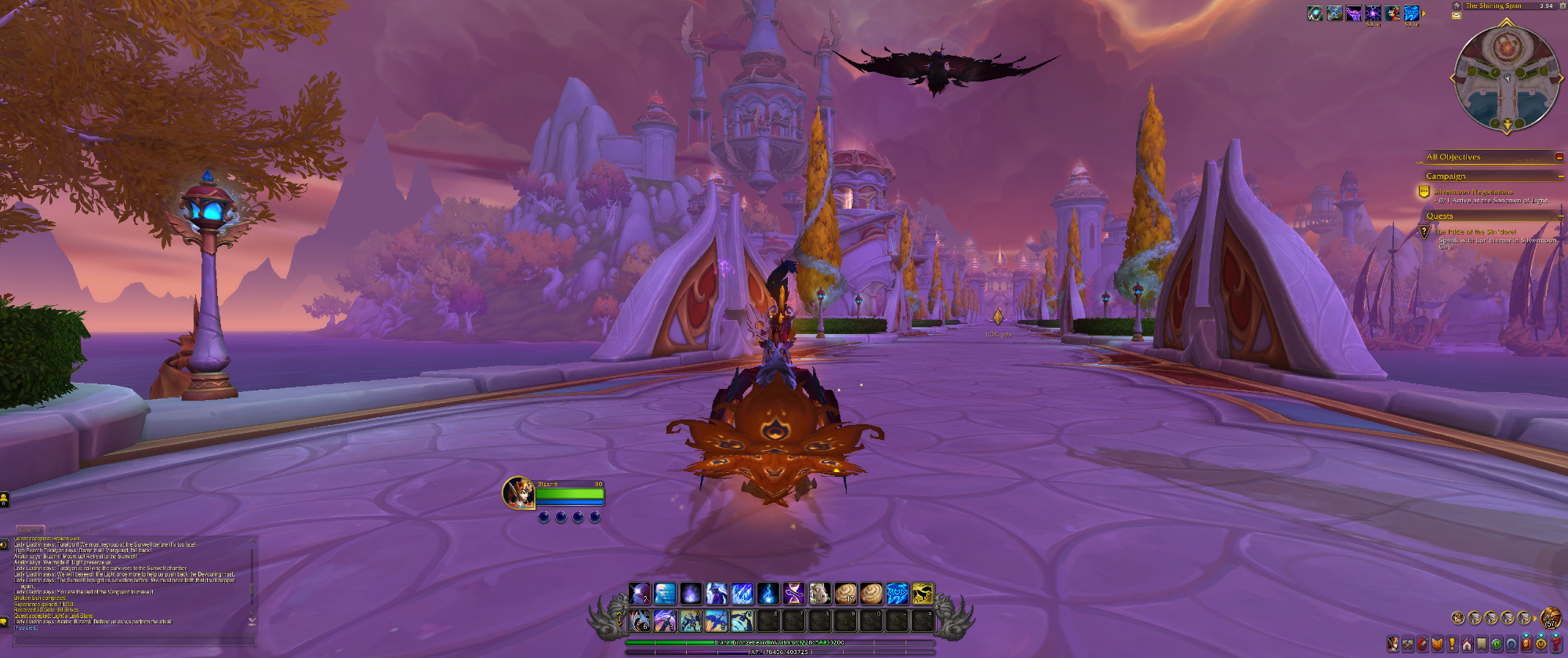The height and width of the screenshot is (658, 1568).
Task: Open the Adventure Guide red book
Action: [x=1526, y=645]
